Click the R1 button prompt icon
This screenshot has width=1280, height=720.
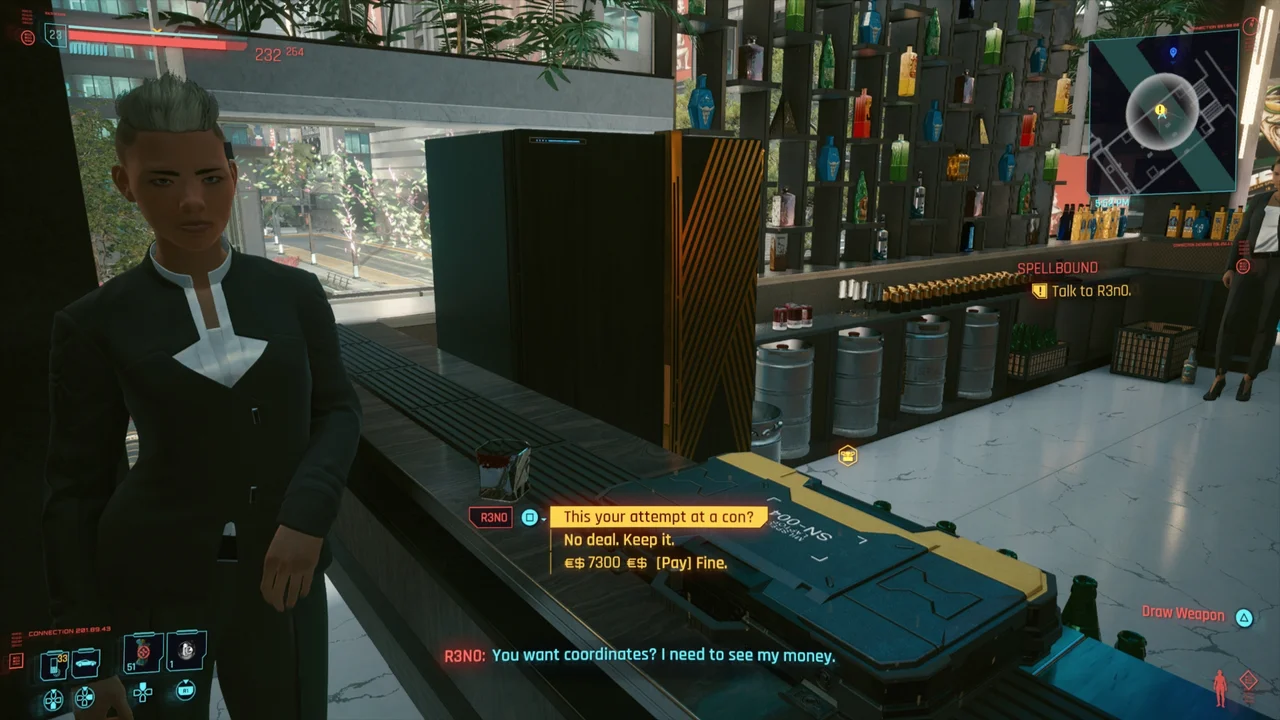pos(186,690)
